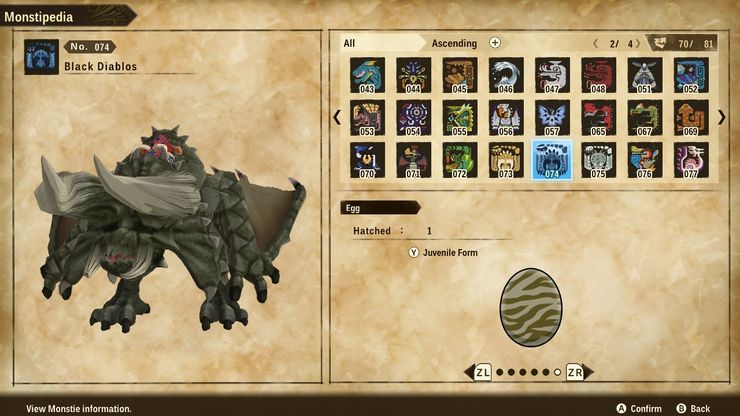Go to the next monster page arrow
Screen dimensions: 740x416
[722, 117]
